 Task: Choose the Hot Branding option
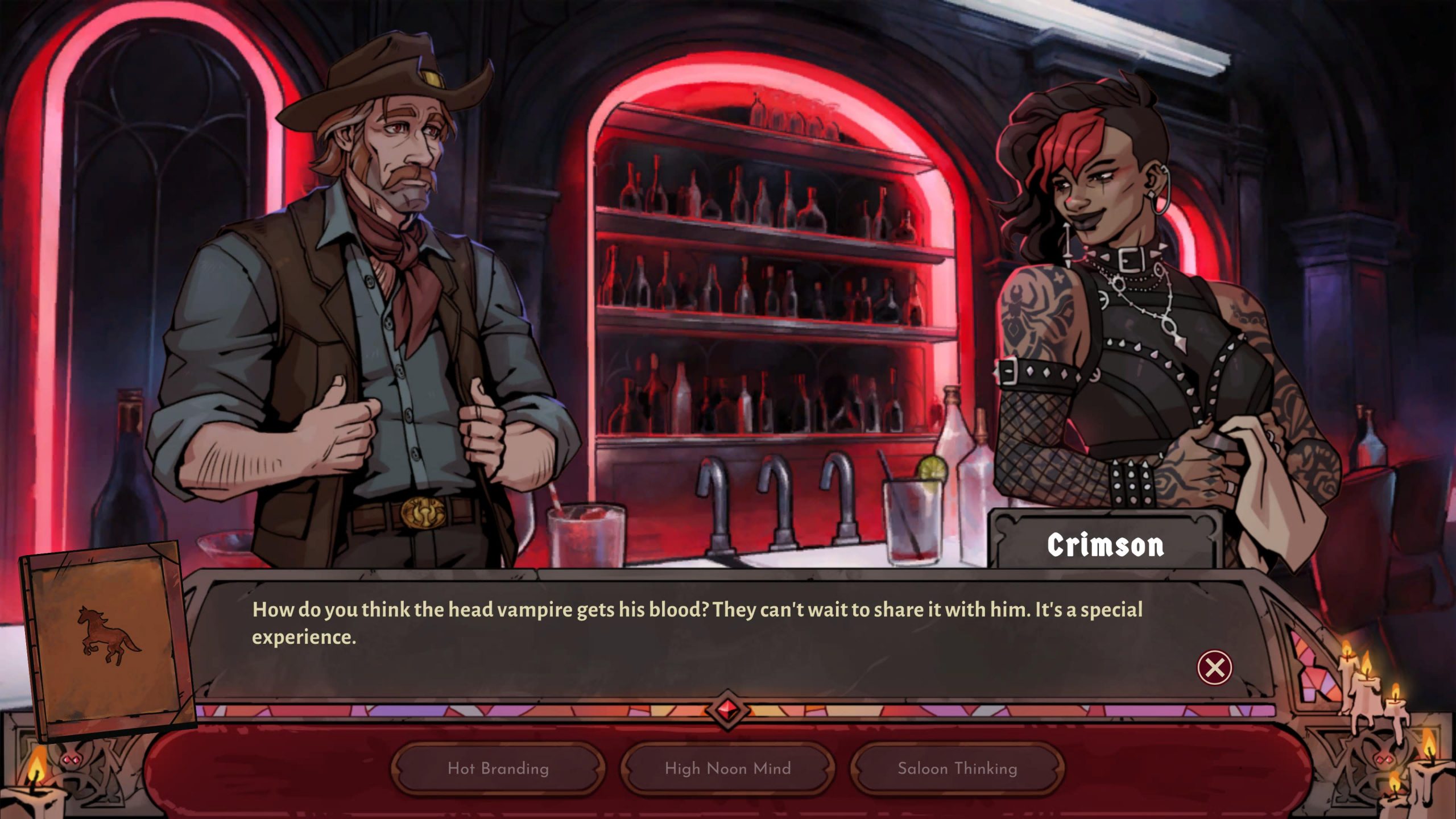point(498,768)
